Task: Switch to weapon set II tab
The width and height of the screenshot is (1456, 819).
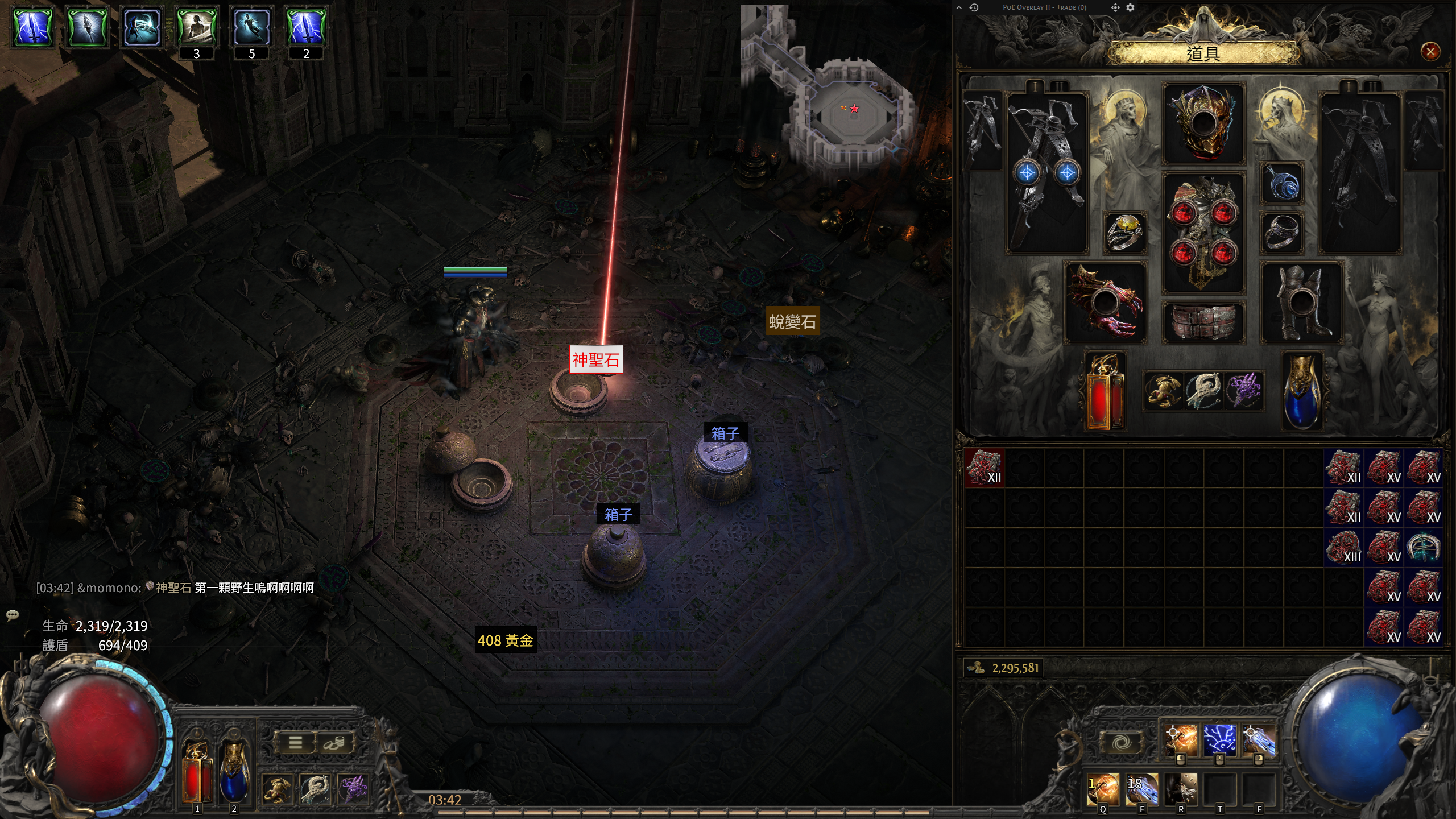Action: pos(1059,86)
